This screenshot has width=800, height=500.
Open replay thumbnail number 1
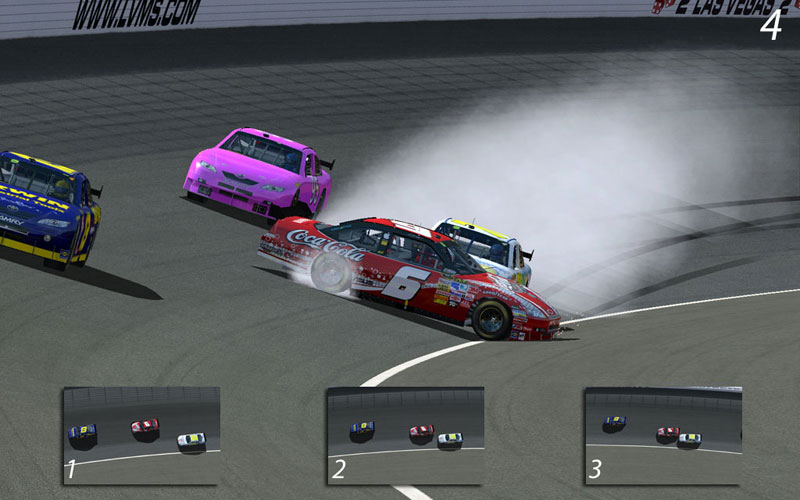(x=141, y=435)
